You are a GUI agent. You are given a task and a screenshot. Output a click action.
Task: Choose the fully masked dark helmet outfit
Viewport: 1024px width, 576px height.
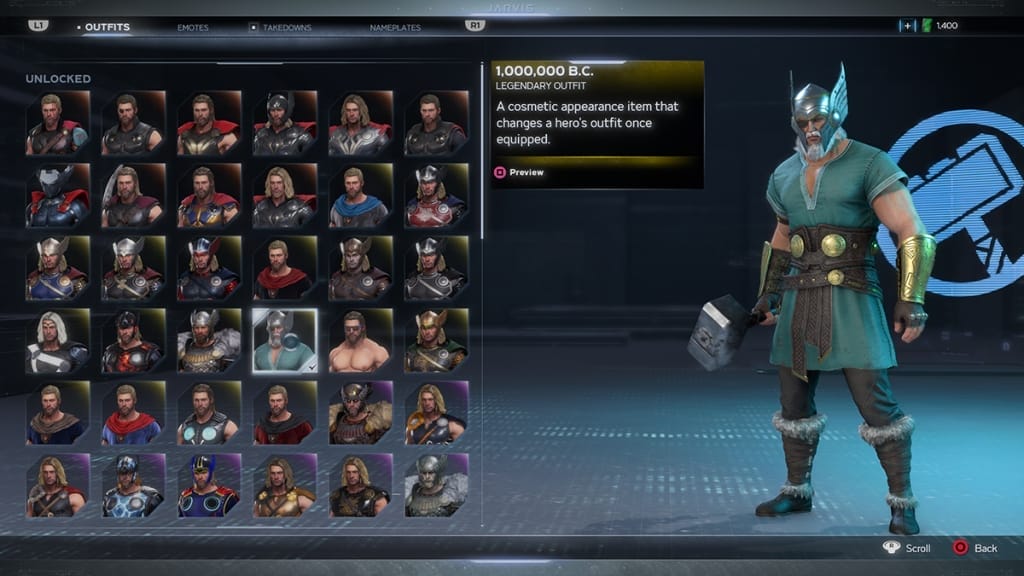[58, 196]
